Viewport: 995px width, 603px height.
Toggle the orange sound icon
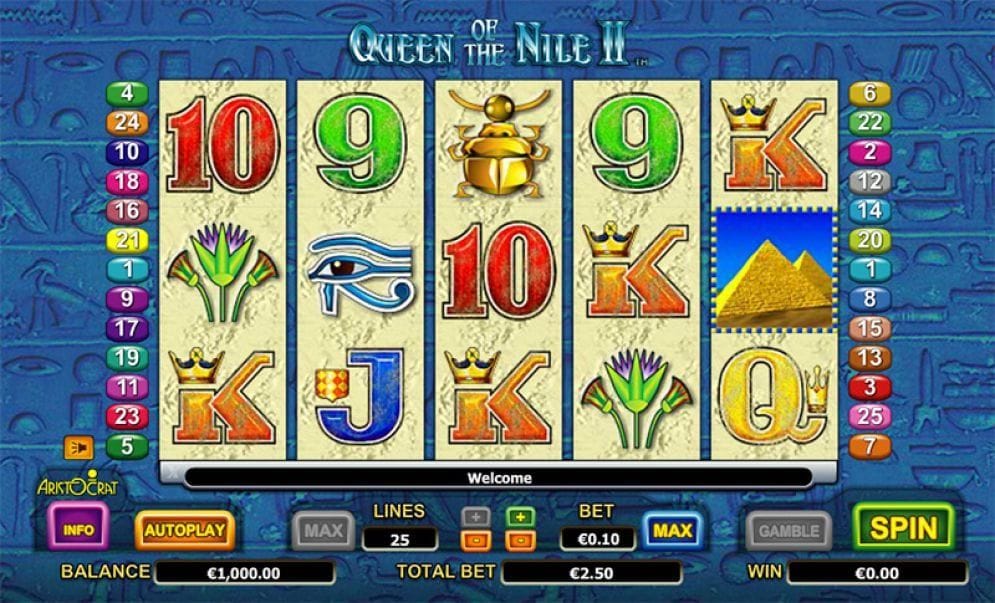78,447
